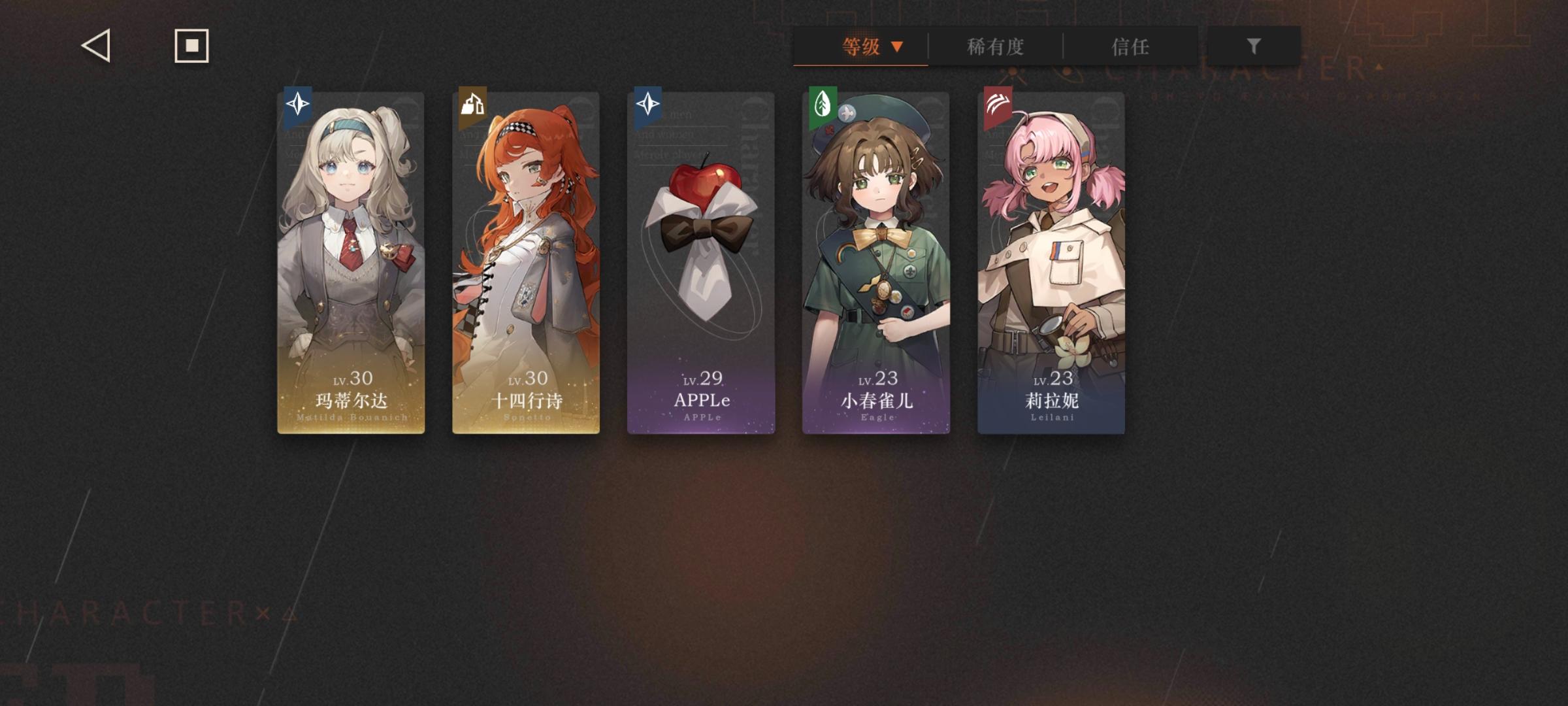
Task: Switch to the 稀有度 sorting tab
Action: pyautogui.click(x=995, y=46)
